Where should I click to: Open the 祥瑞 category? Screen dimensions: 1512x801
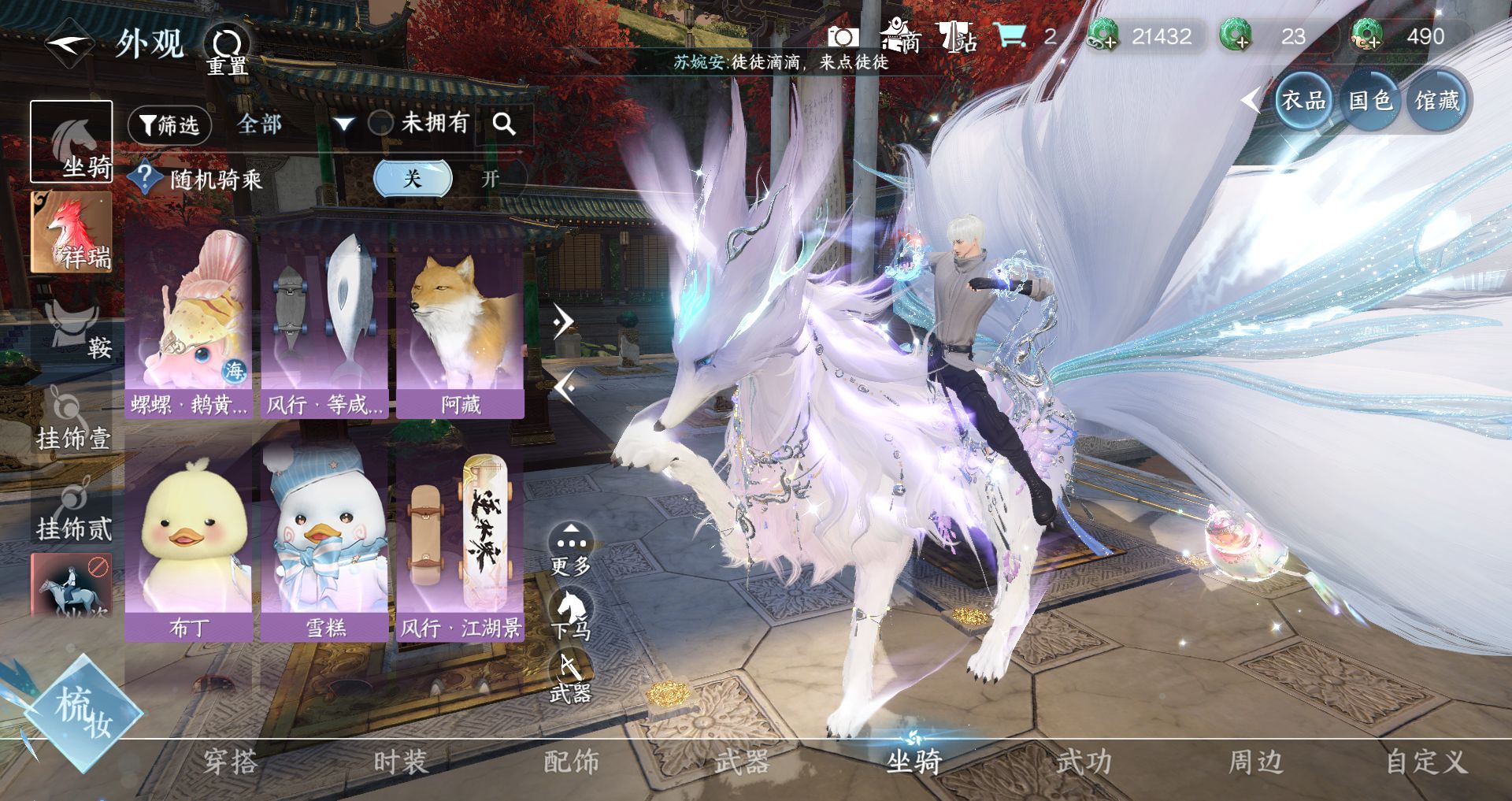(72, 232)
